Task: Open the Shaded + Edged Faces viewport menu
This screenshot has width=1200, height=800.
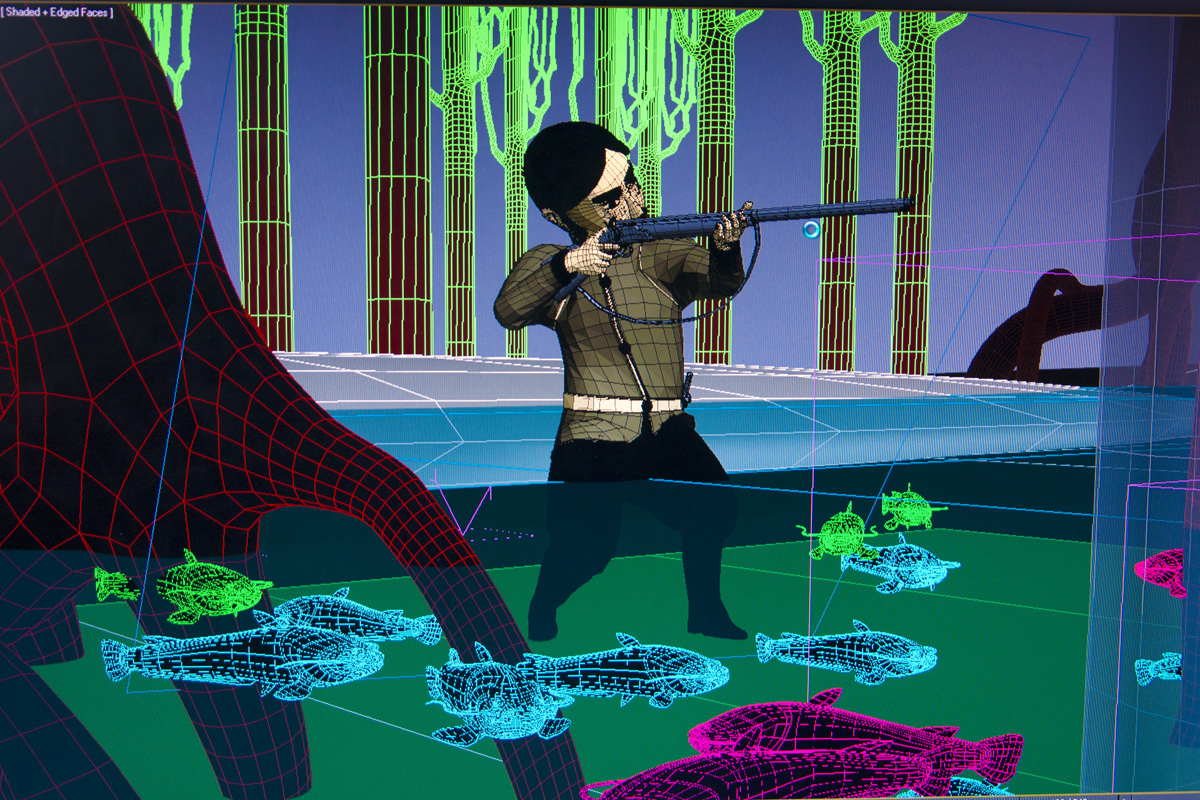Action: pyautogui.click(x=58, y=13)
